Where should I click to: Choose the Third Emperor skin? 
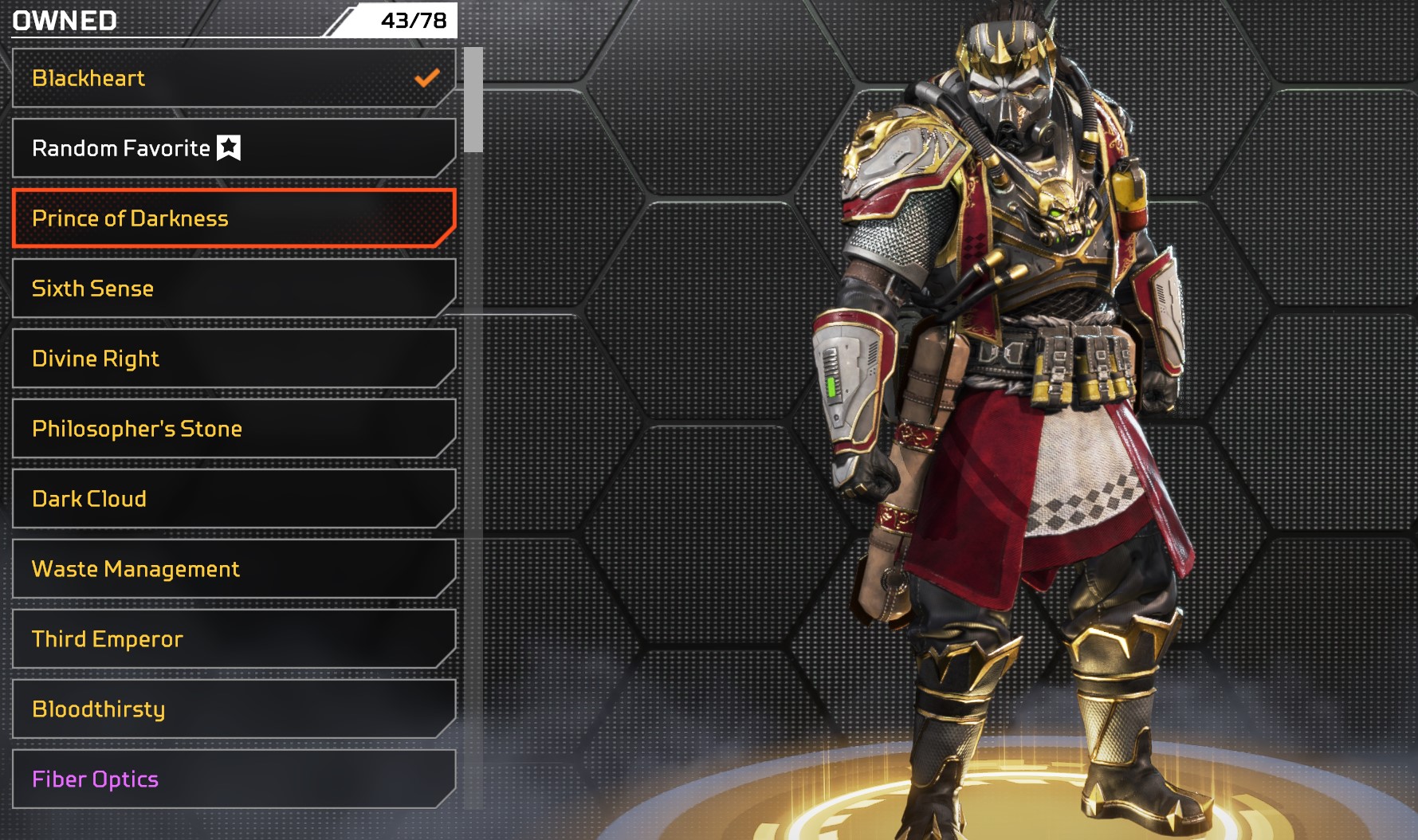pos(233,639)
